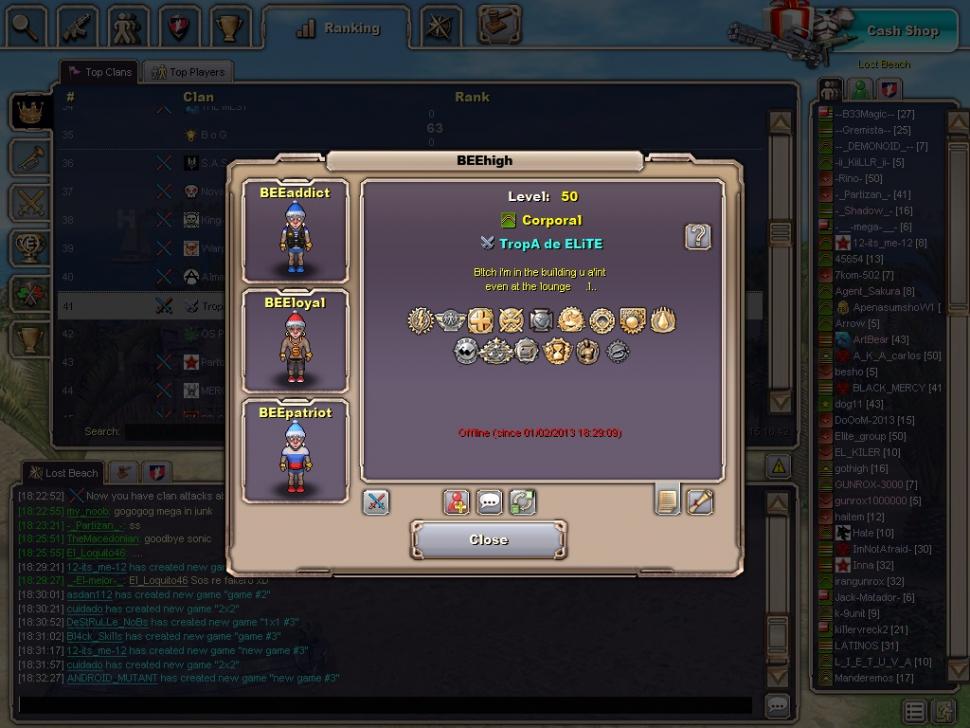
Task: Inspect the lightning bolt medal
Action: click(x=420, y=320)
